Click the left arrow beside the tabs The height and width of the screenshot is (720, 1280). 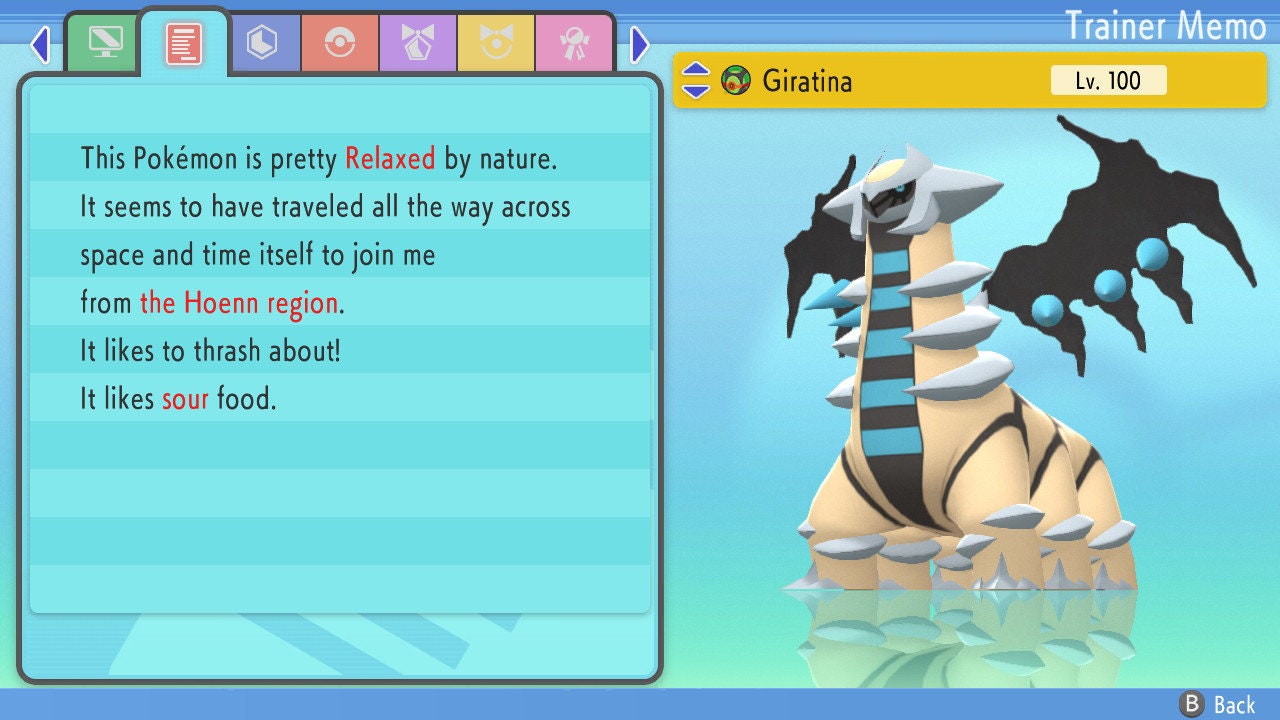(x=40, y=44)
